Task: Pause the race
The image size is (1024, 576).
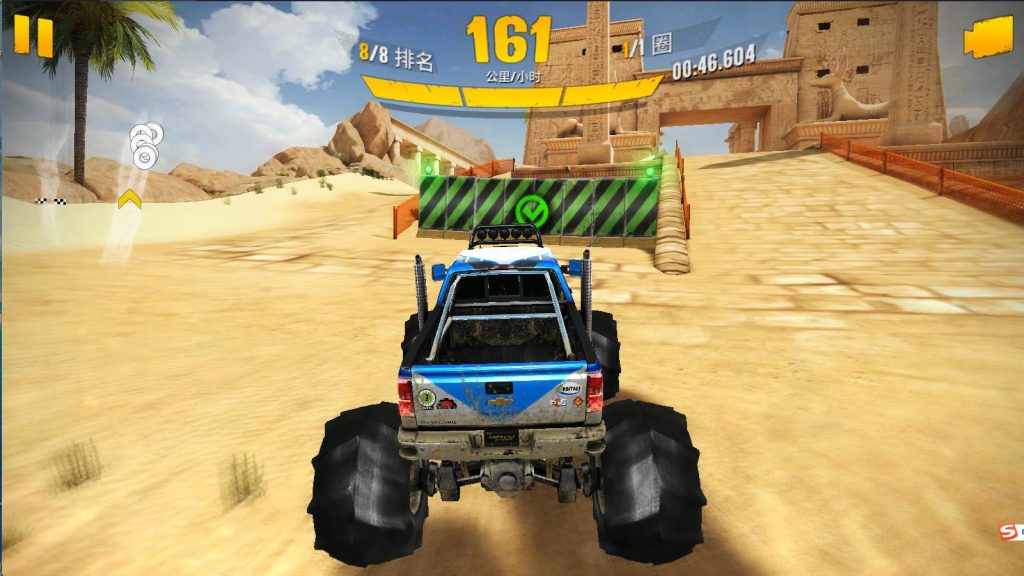Action: click(x=33, y=36)
